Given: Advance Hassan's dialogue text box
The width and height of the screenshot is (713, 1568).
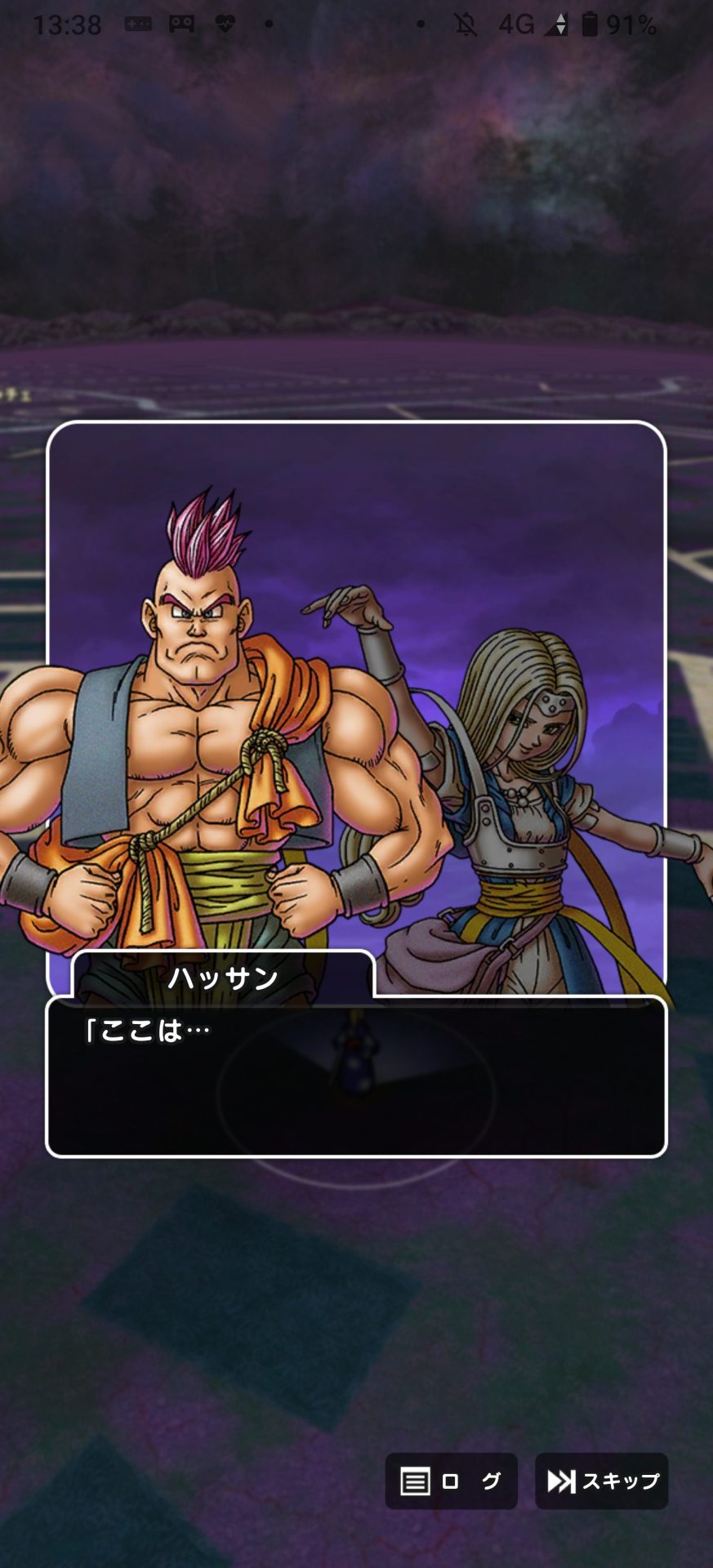Looking at the screenshot, I should coord(356,1076).
